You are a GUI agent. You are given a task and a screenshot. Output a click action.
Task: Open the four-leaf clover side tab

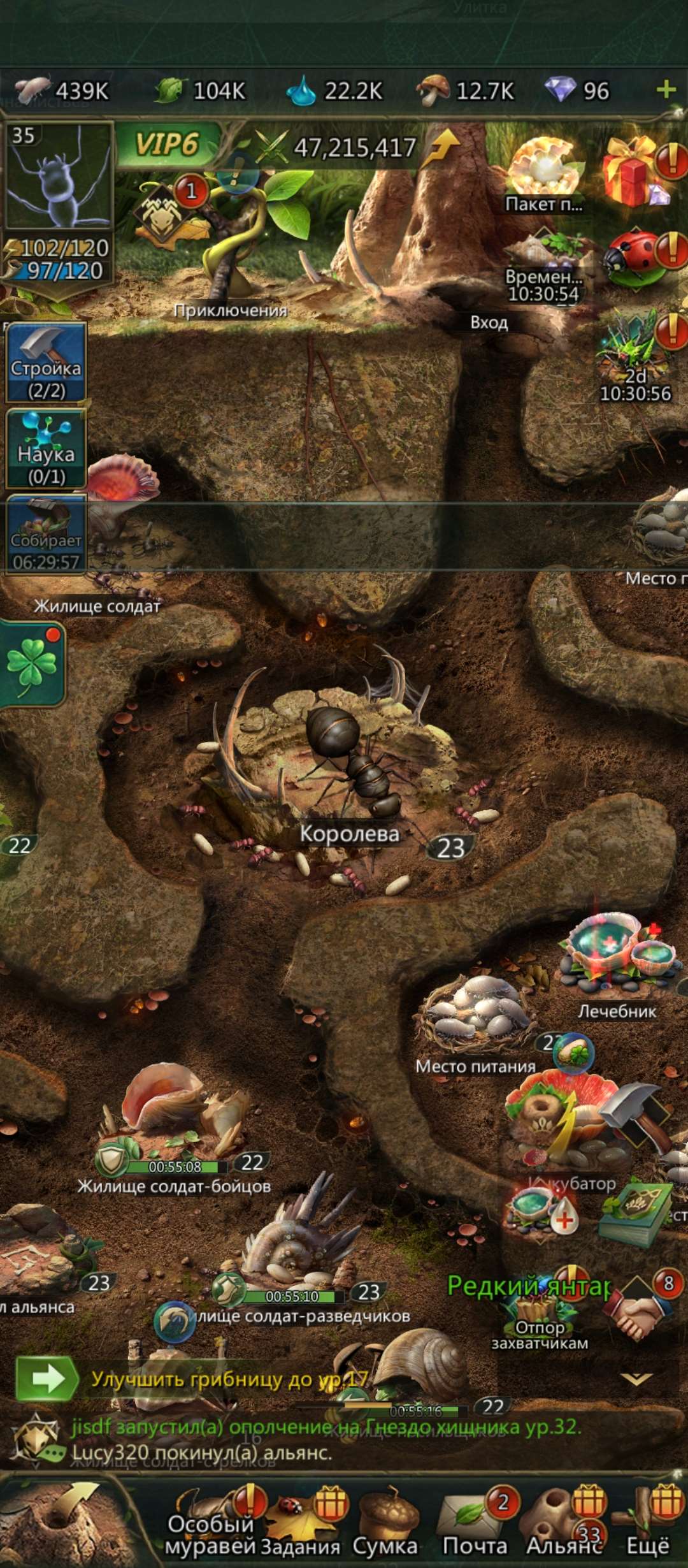tap(32, 664)
